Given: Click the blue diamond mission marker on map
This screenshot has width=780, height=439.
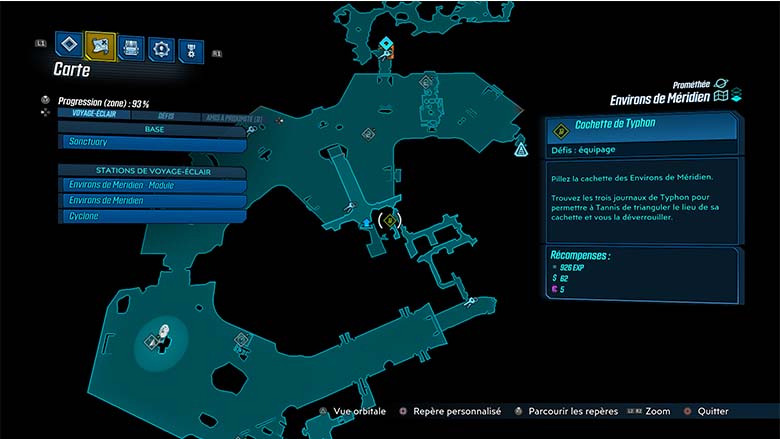Looking at the screenshot, I should coord(387,43).
